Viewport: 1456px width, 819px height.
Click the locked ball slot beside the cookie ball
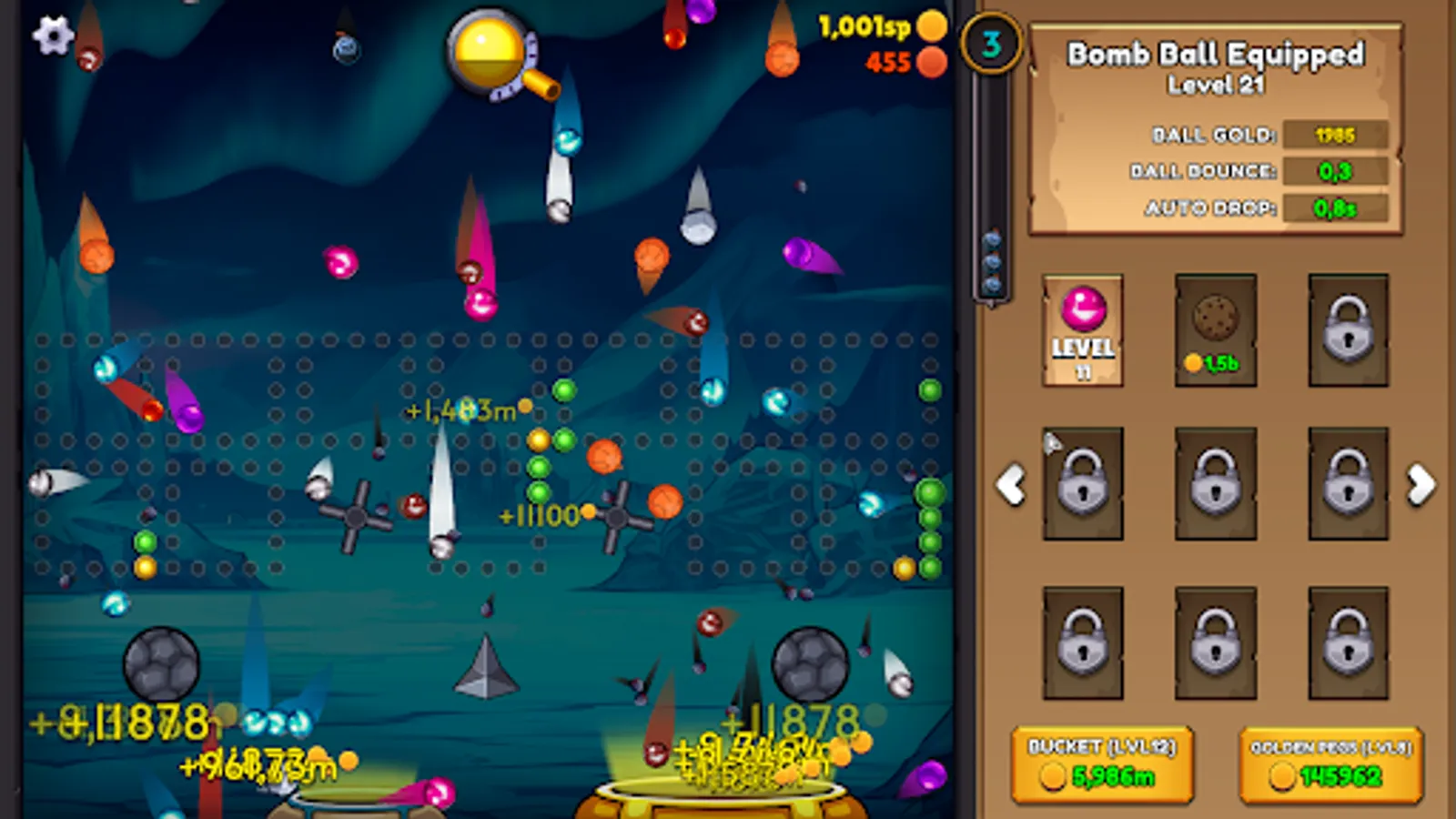coord(1347,329)
